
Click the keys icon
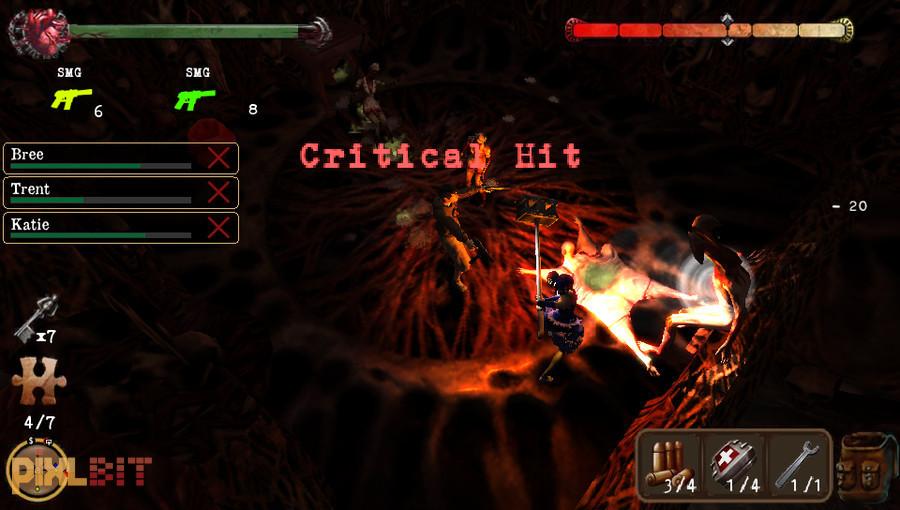pyautogui.click(x=36, y=318)
